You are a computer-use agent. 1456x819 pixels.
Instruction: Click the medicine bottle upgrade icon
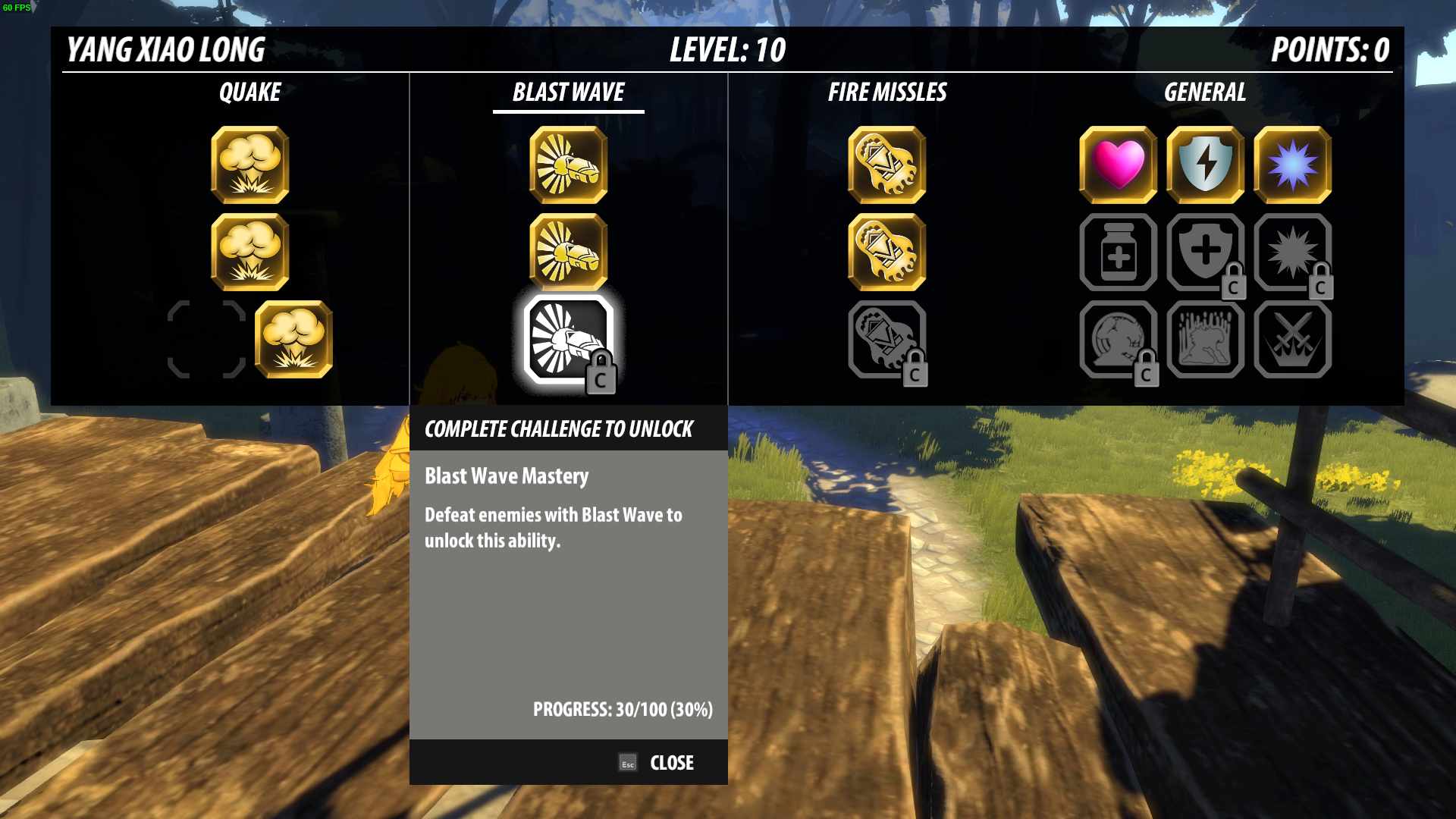(x=1118, y=252)
